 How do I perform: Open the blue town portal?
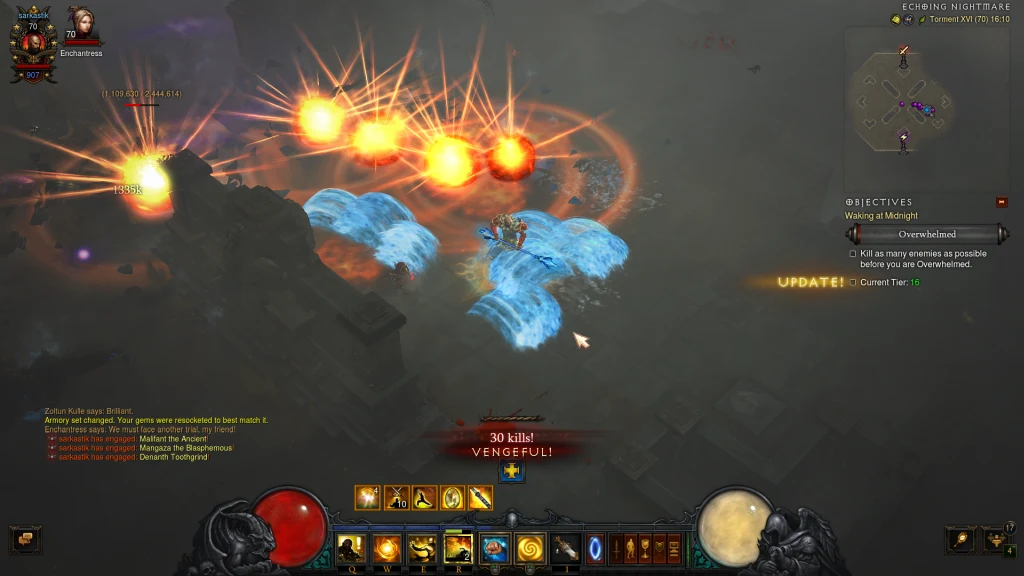click(x=595, y=548)
